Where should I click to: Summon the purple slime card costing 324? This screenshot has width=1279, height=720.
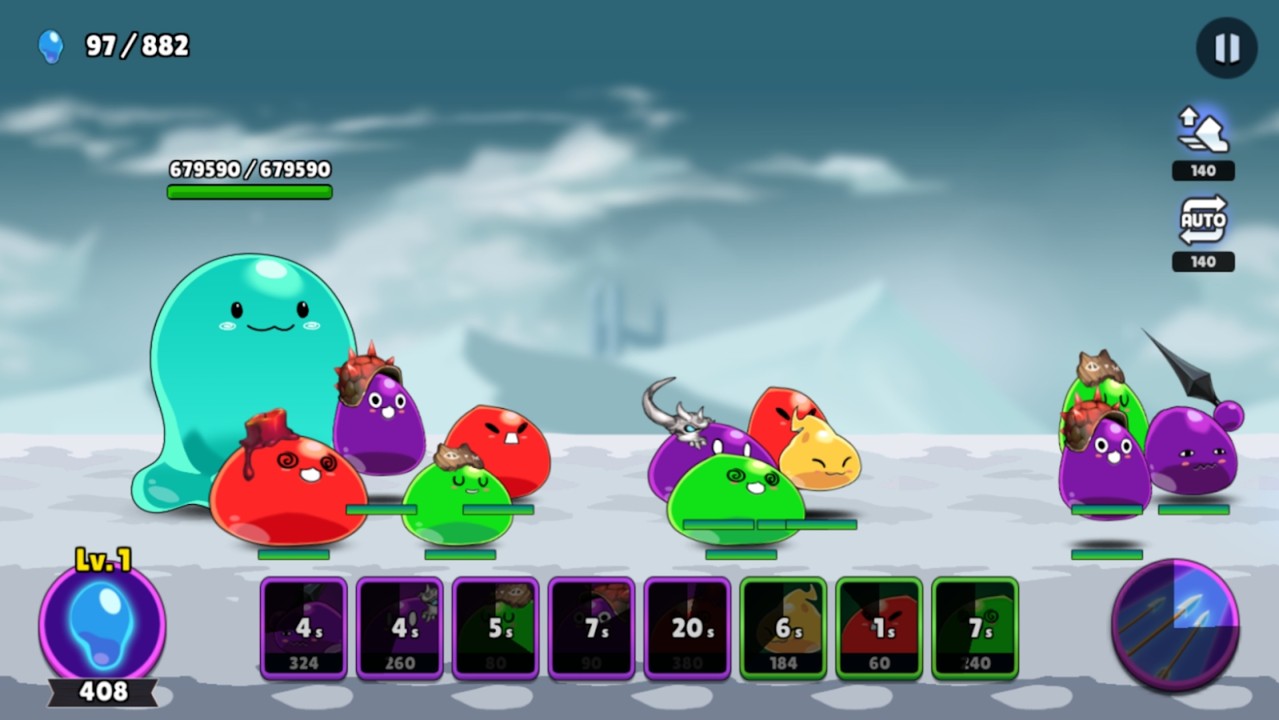pyautogui.click(x=304, y=628)
